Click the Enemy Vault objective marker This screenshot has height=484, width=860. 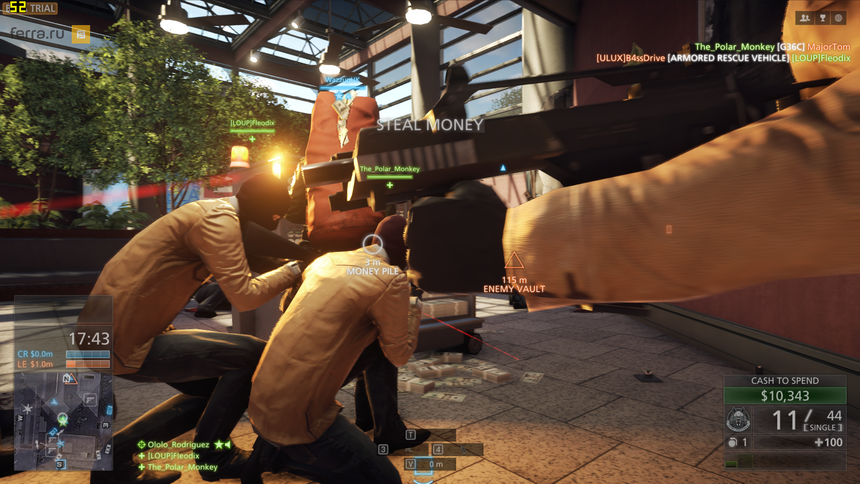[x=514, y=262]
